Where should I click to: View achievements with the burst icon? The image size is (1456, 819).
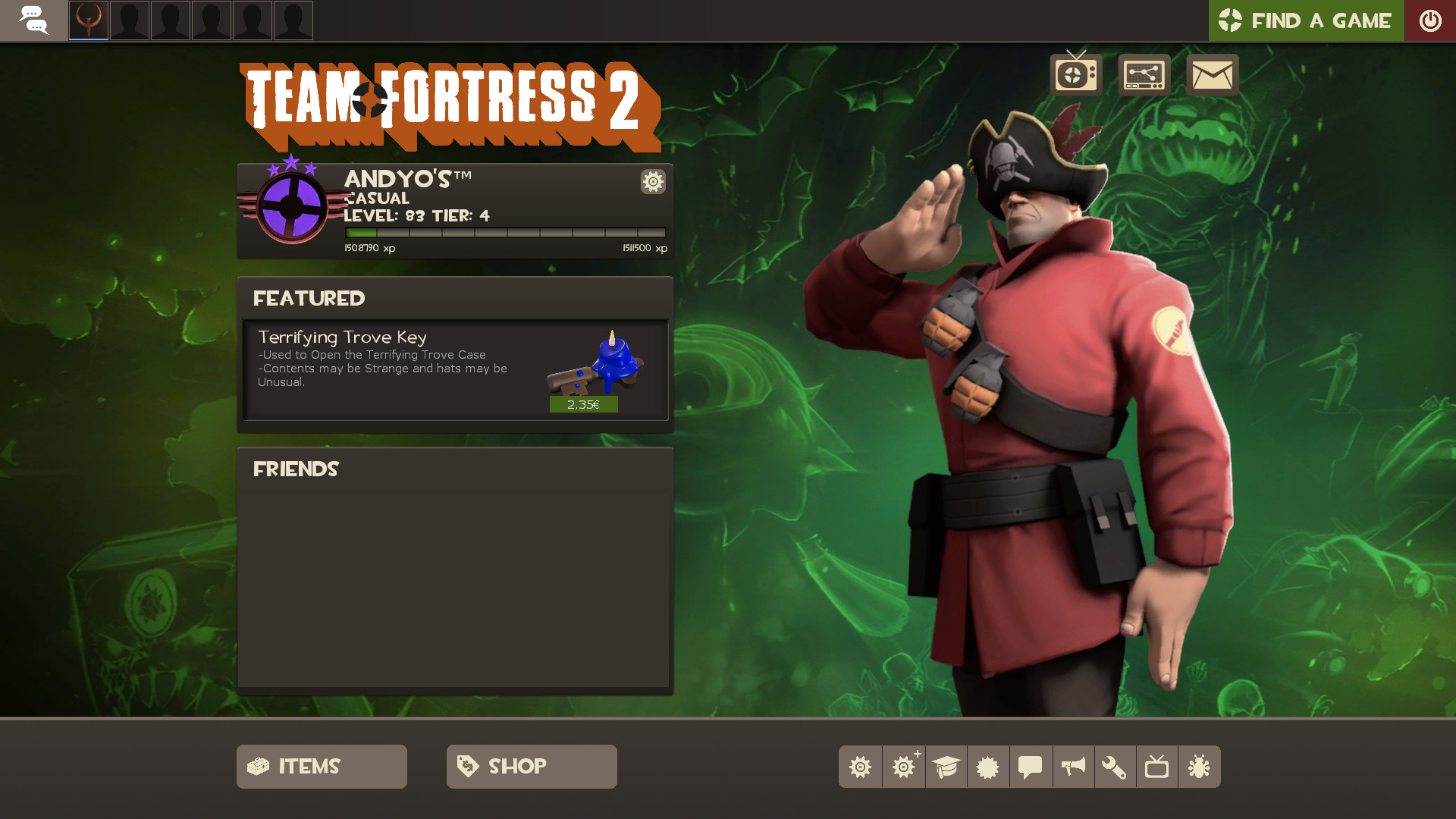point(988,767)
